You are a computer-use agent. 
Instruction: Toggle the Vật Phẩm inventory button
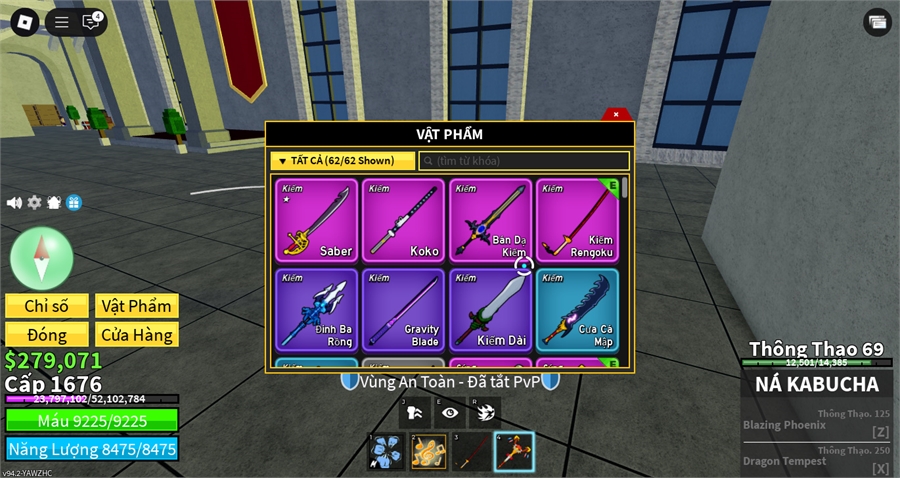136,306
